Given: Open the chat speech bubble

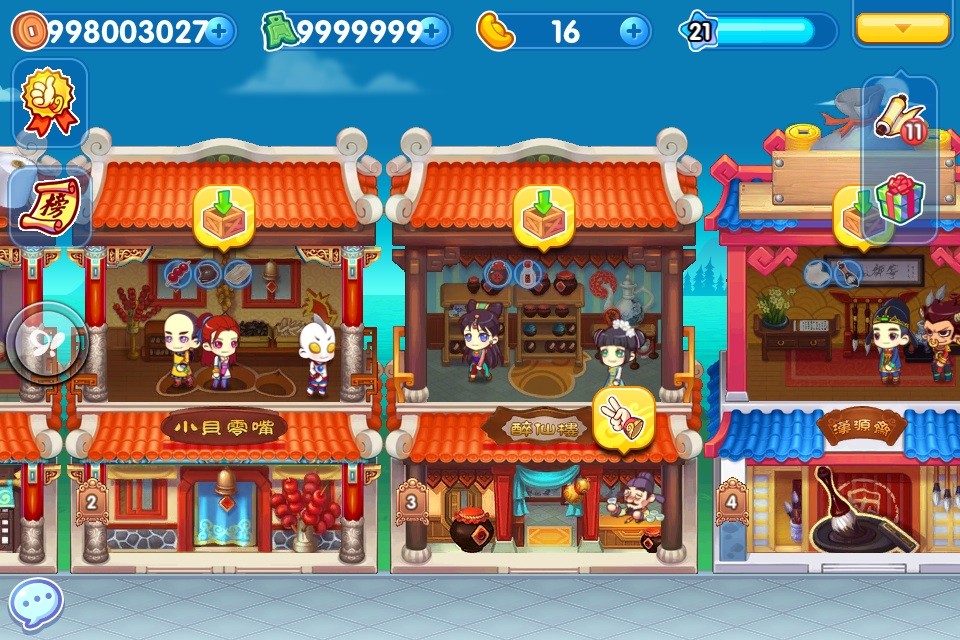Looking at the screenshot, I should click(x=37, y=604).
